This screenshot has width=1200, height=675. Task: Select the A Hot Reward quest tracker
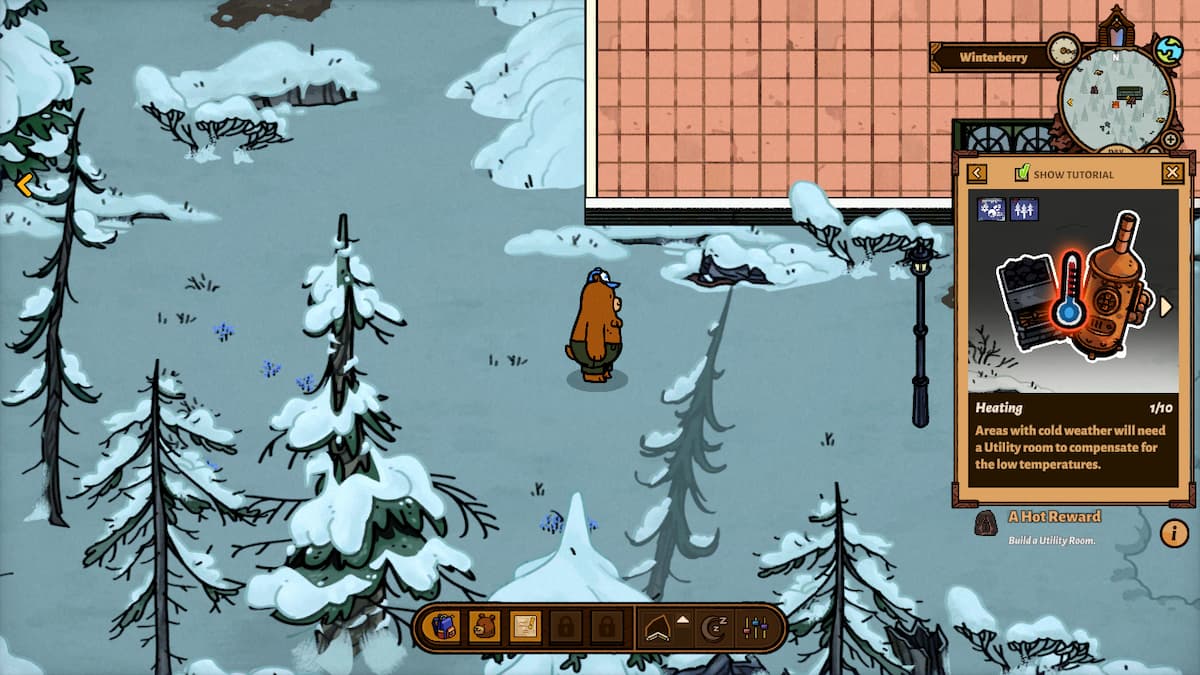[1054, 517]
